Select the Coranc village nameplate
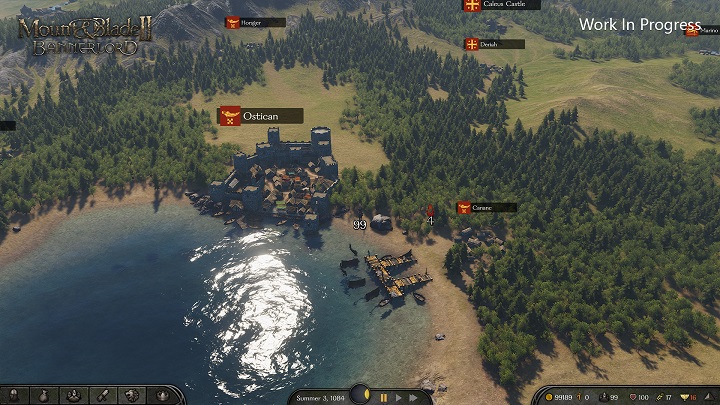720x405 pixels. coord(487,208)
